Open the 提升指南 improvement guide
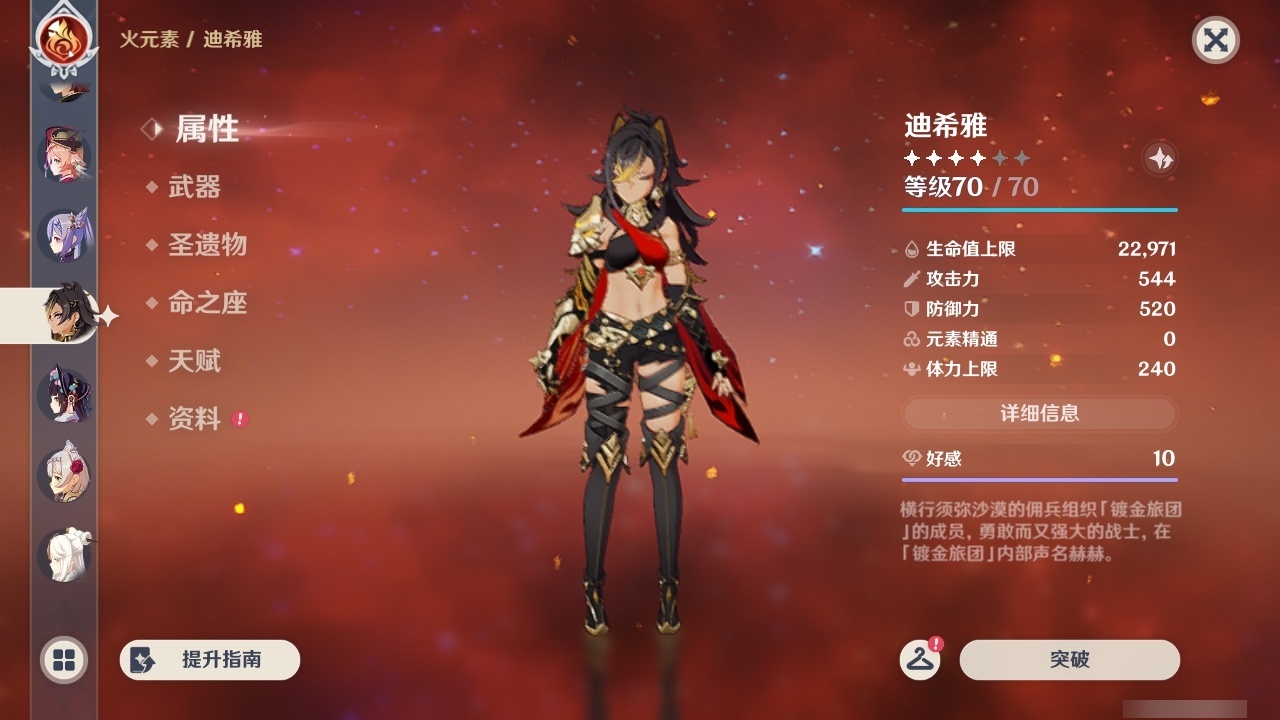Viewport: 1280px width, 720px height. tap(209, 660)
